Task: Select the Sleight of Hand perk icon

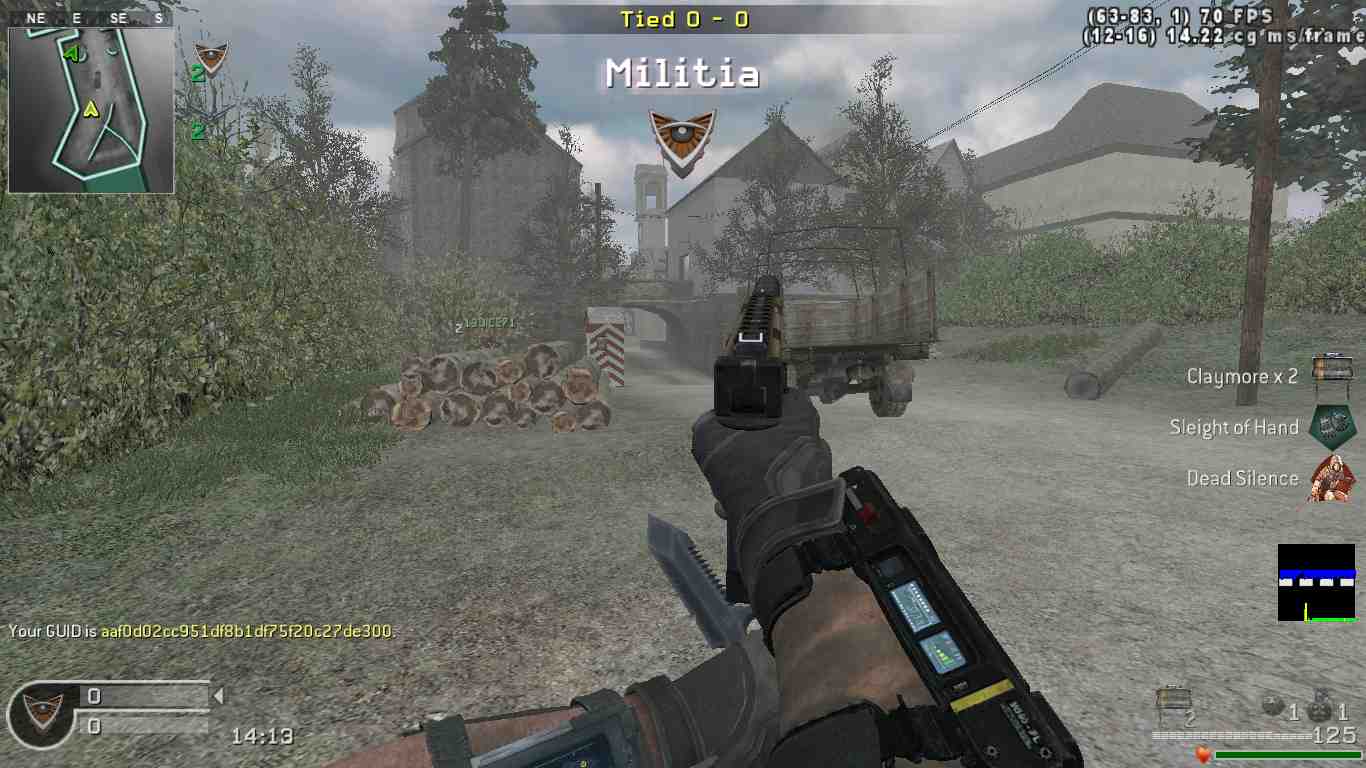Action: click(1331, 426)
